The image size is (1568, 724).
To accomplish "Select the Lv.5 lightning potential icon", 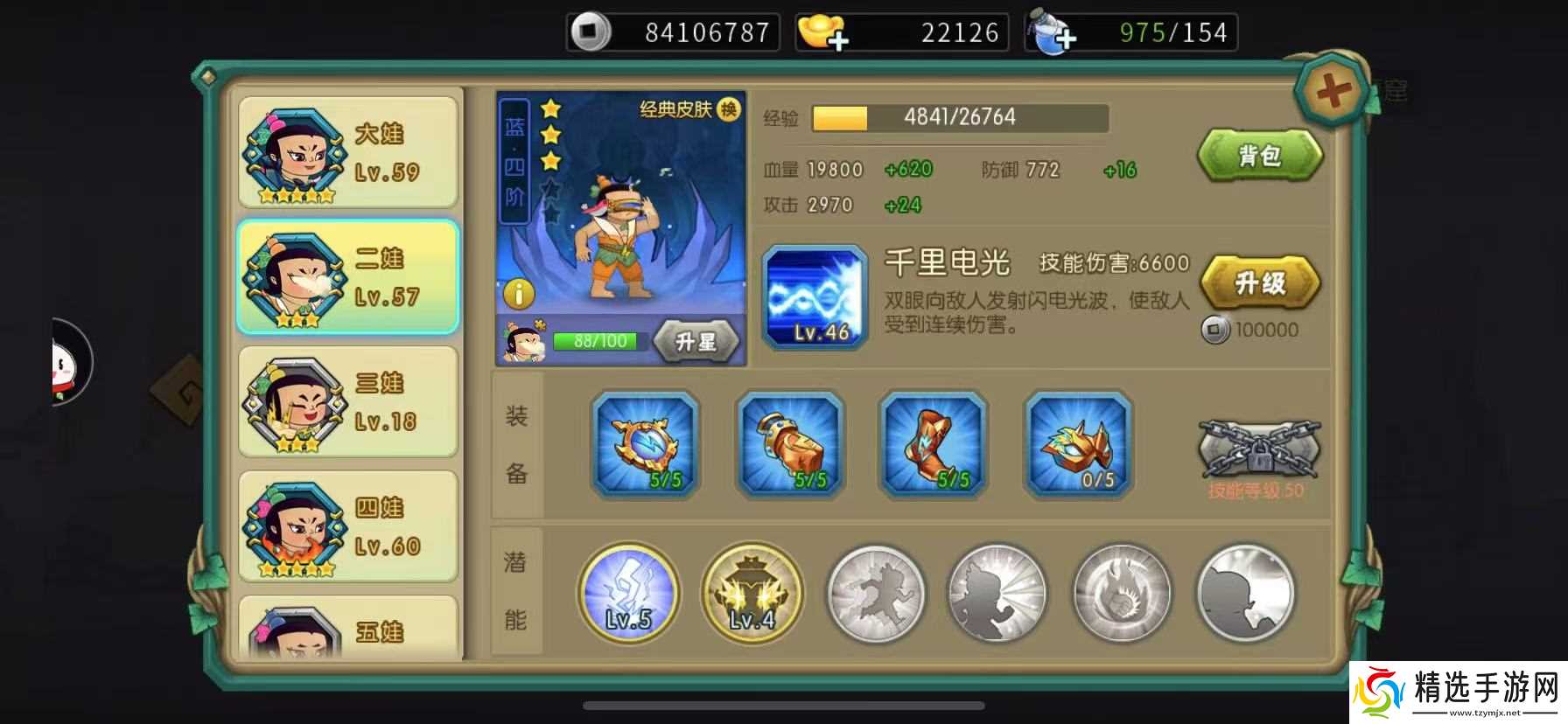I will (x=628, y=593).
